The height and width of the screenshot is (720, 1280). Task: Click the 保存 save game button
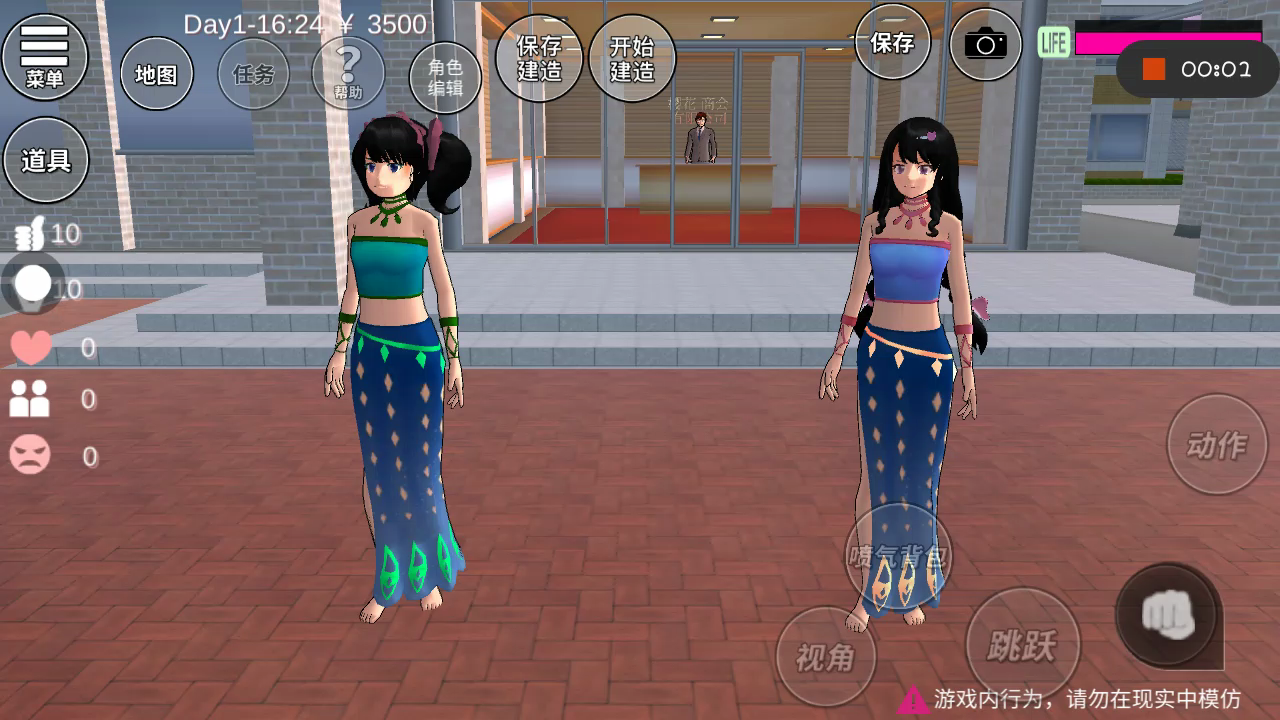(x=892, y=42)
